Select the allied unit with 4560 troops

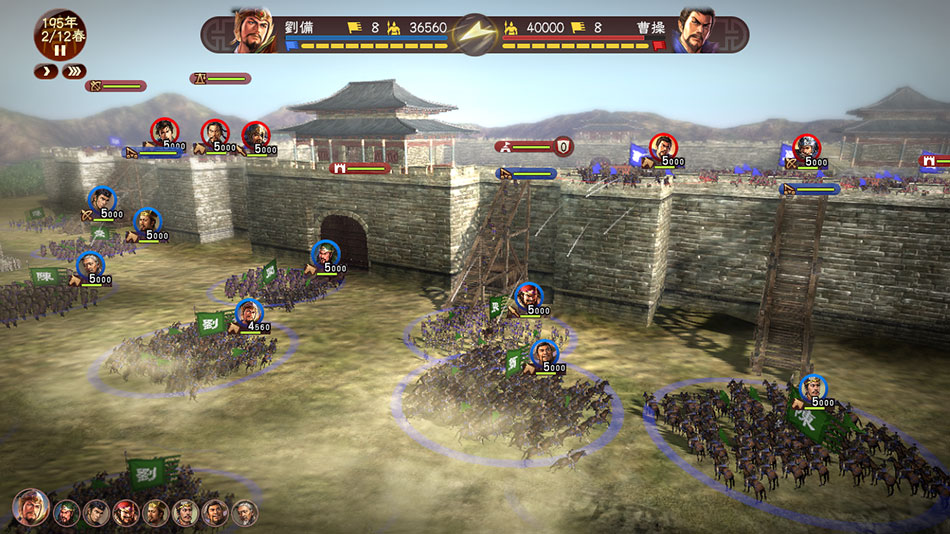click(249, 313)
